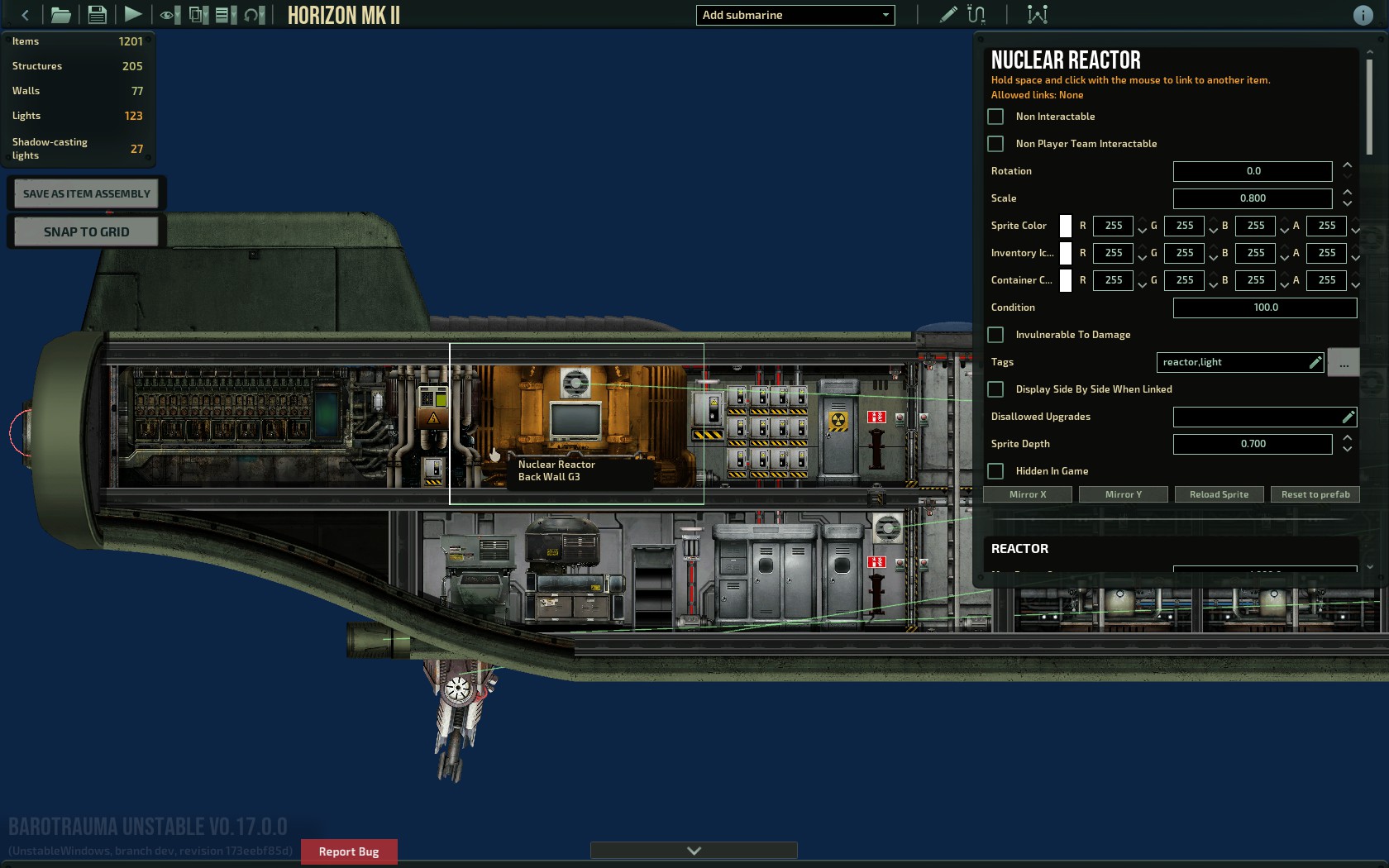The height and width of the screenshot is (868, 1389).
Task: Reset the item to prefab
Action: pyautogui.click(x=1315, y=494)
